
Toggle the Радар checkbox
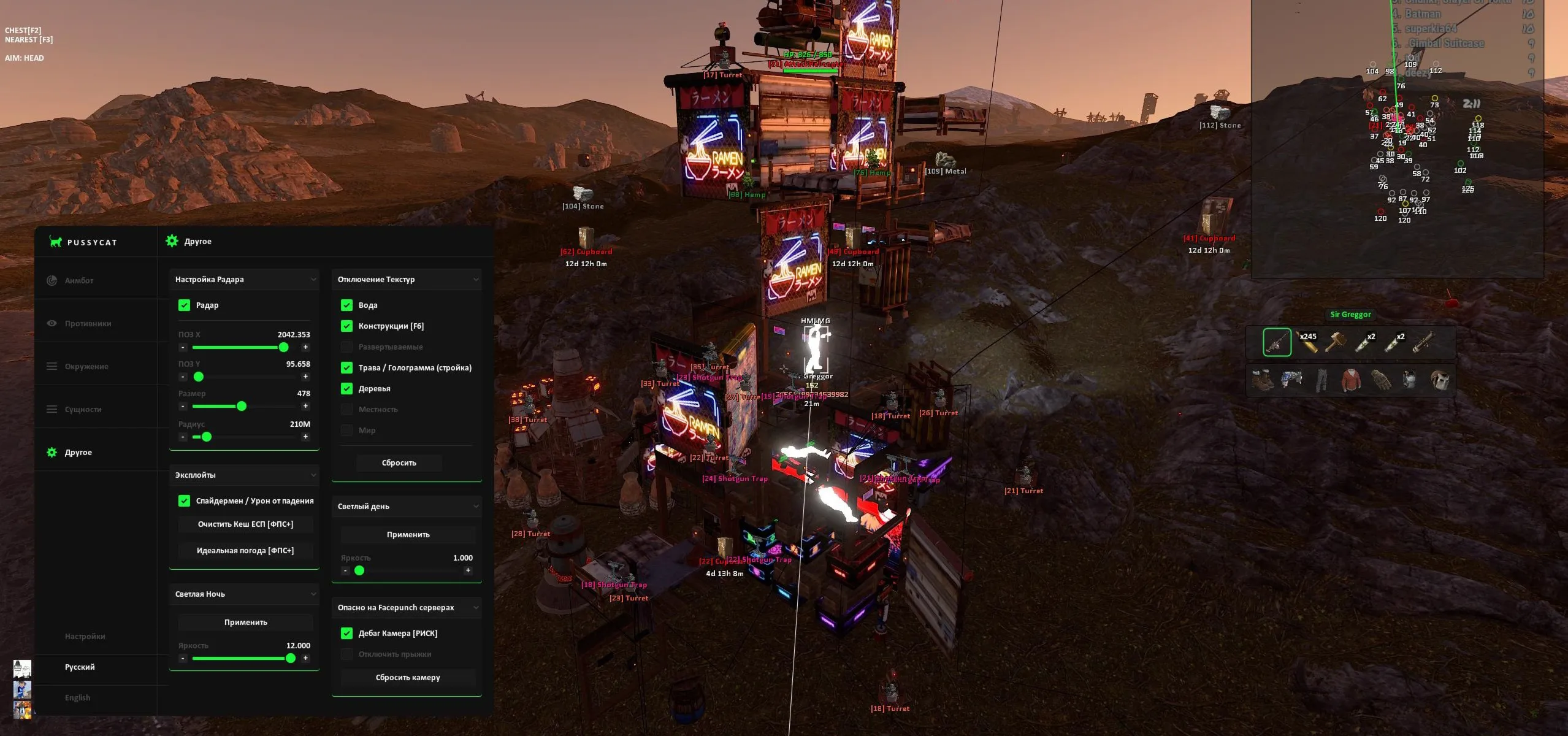pos(184,305)
